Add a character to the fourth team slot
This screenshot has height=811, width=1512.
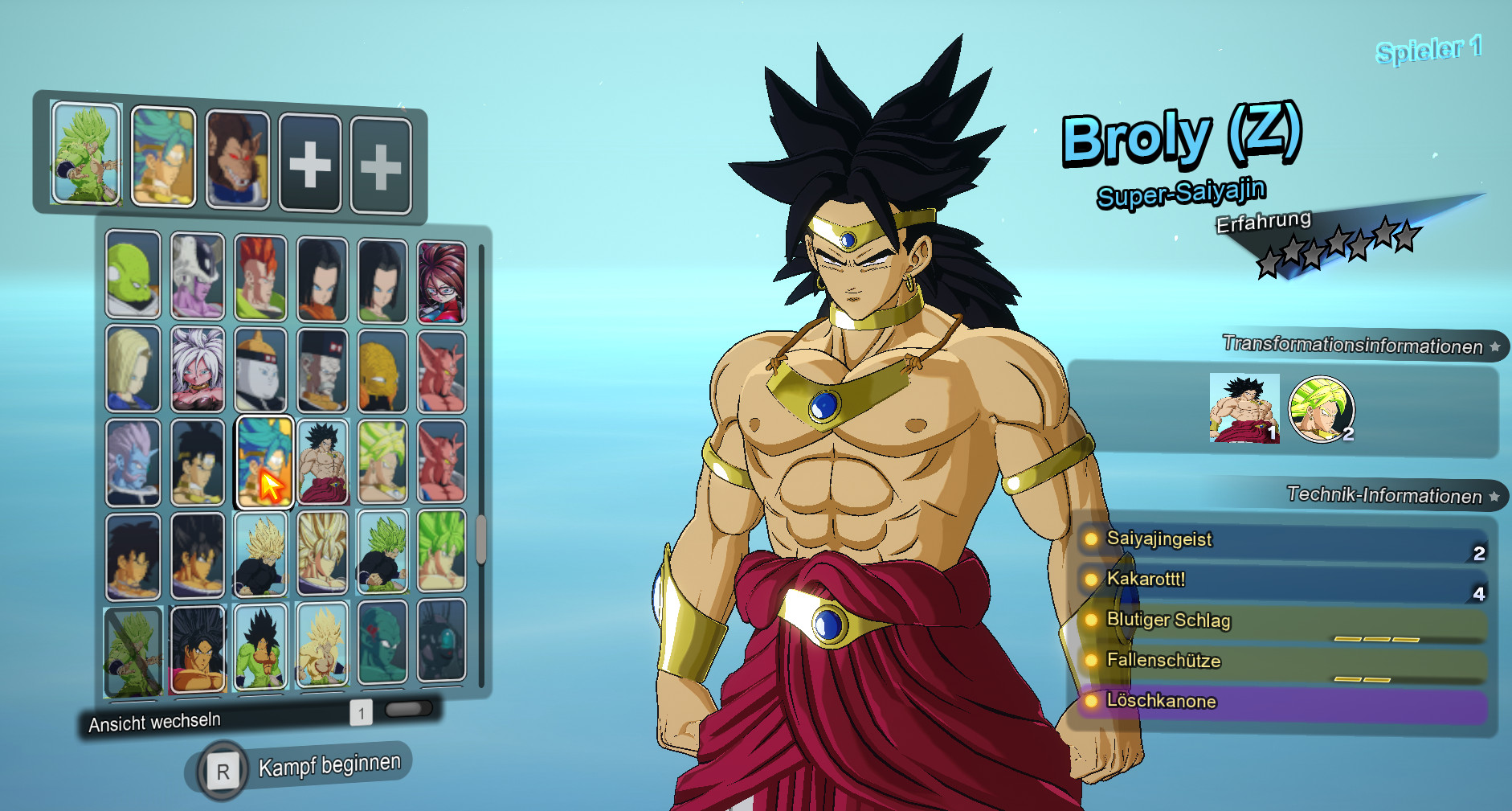[311, 162]
